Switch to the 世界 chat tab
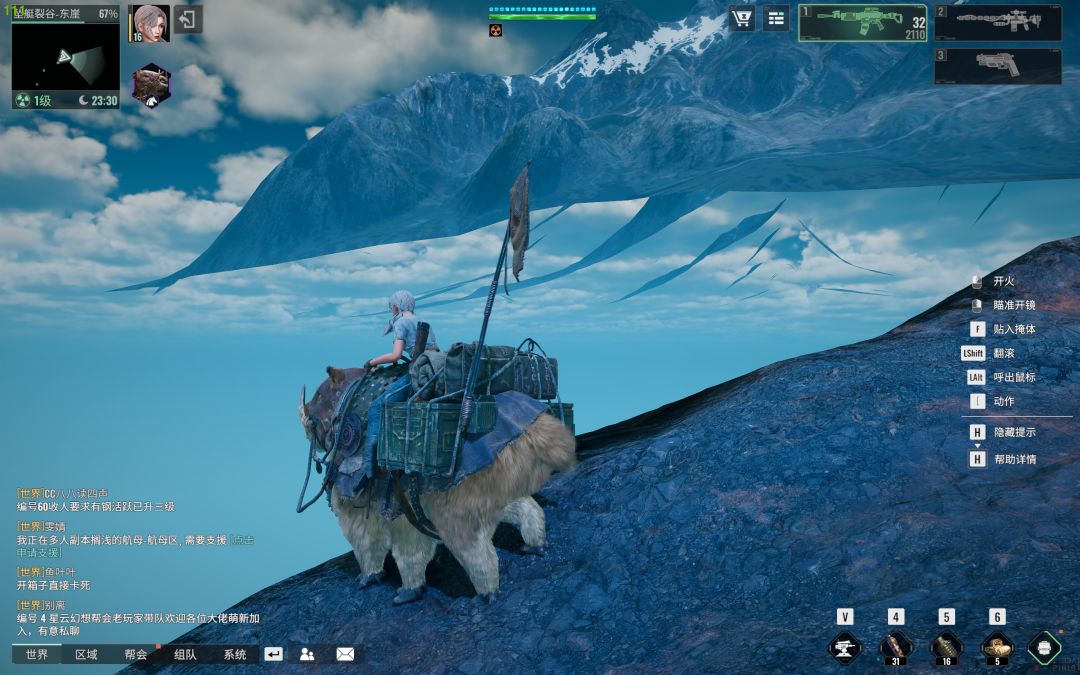1080x675 pixels. pyautogui.click(x=37, y=655)
